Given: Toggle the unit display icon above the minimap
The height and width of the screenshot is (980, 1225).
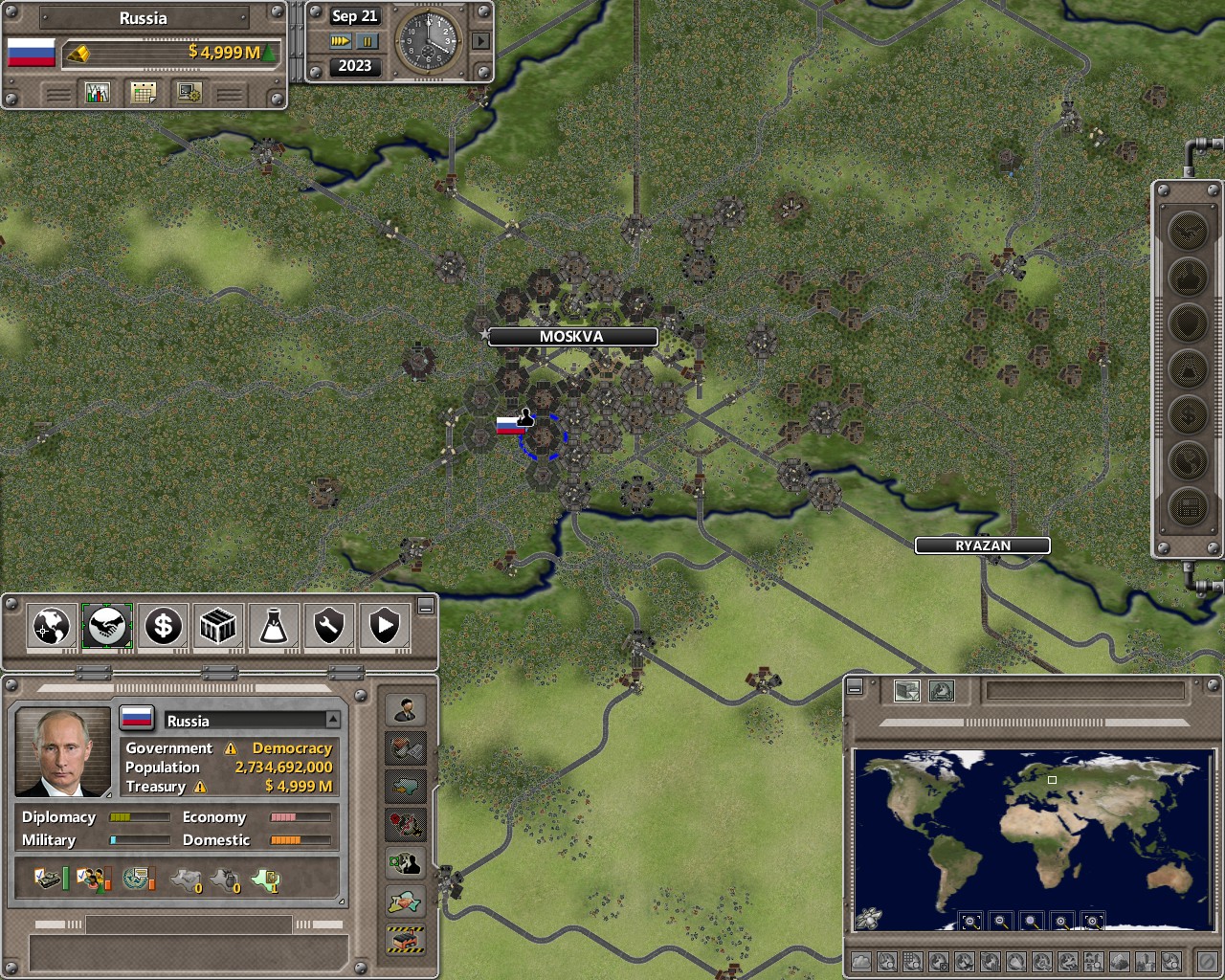Looking at the screenshot, I should 907,690.
